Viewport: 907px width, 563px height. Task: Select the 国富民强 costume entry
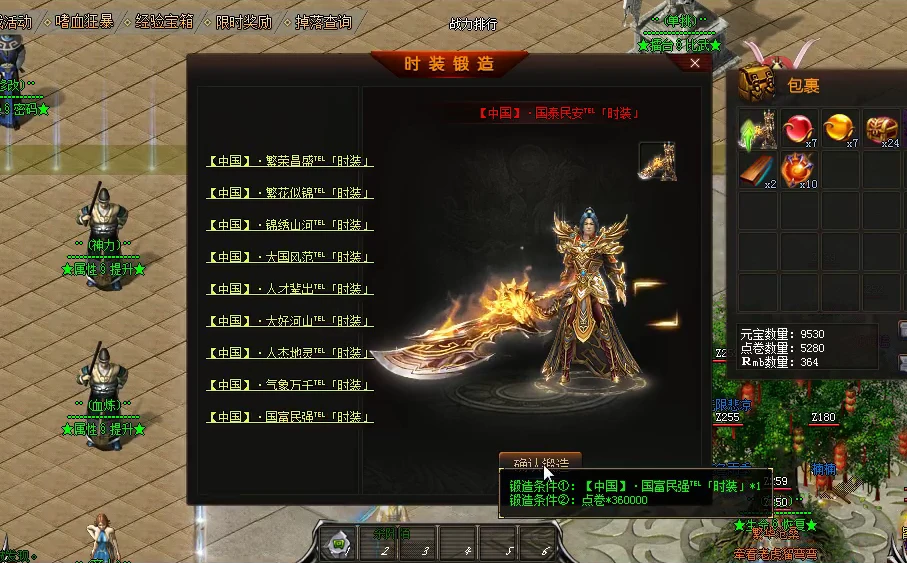290,417
